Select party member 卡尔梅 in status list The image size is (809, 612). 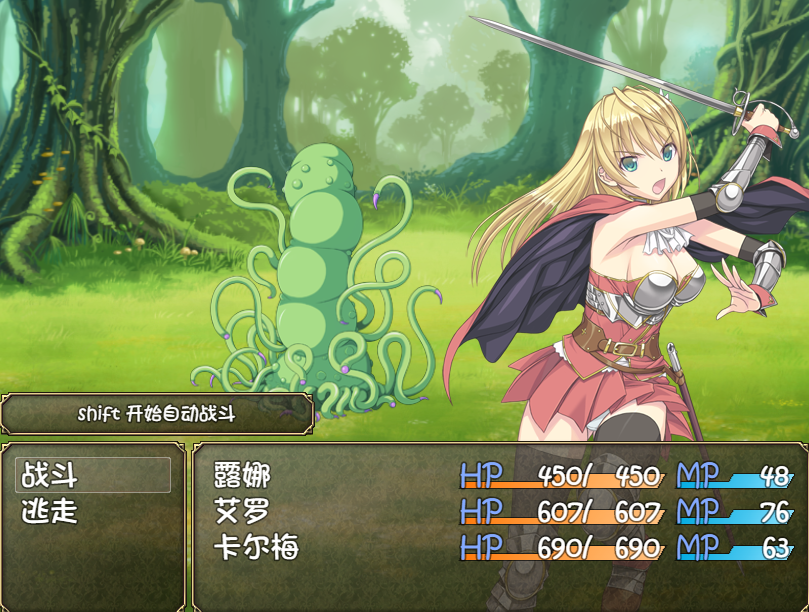click(x=257, y=549)
